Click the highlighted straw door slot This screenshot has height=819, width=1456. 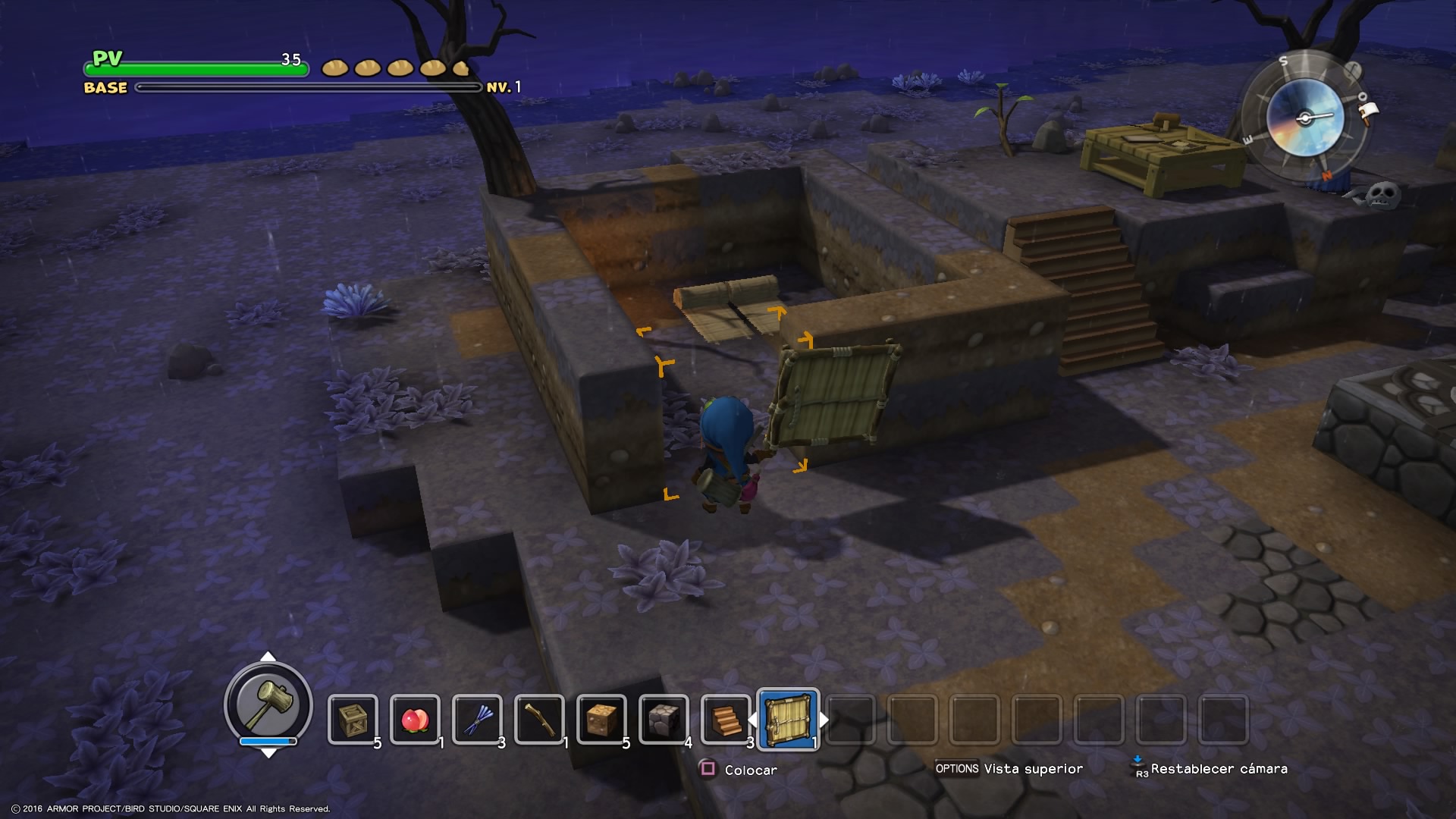[788, 719]
